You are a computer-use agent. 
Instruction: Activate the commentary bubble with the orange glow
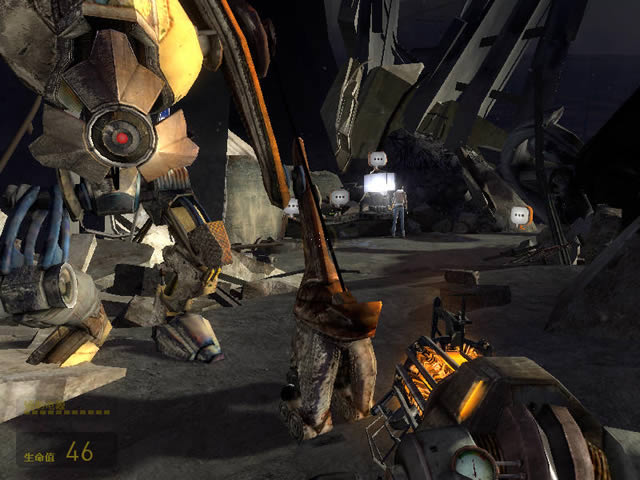tap(520, 215)
